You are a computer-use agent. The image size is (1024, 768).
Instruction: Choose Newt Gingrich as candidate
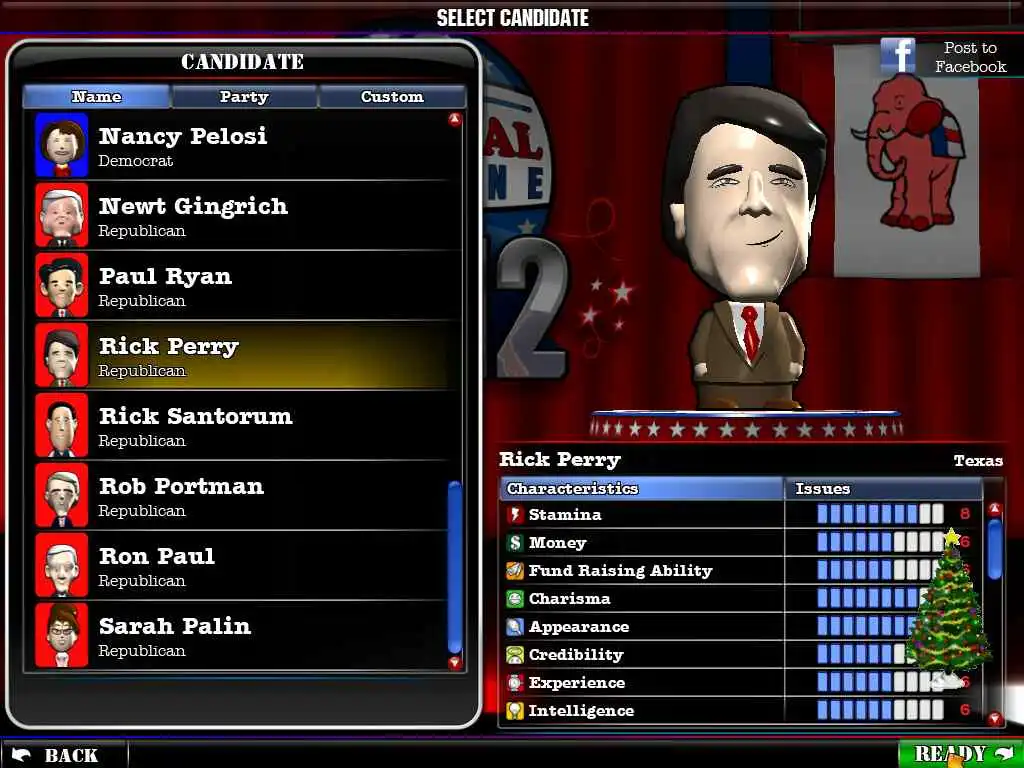pos(240,216)
